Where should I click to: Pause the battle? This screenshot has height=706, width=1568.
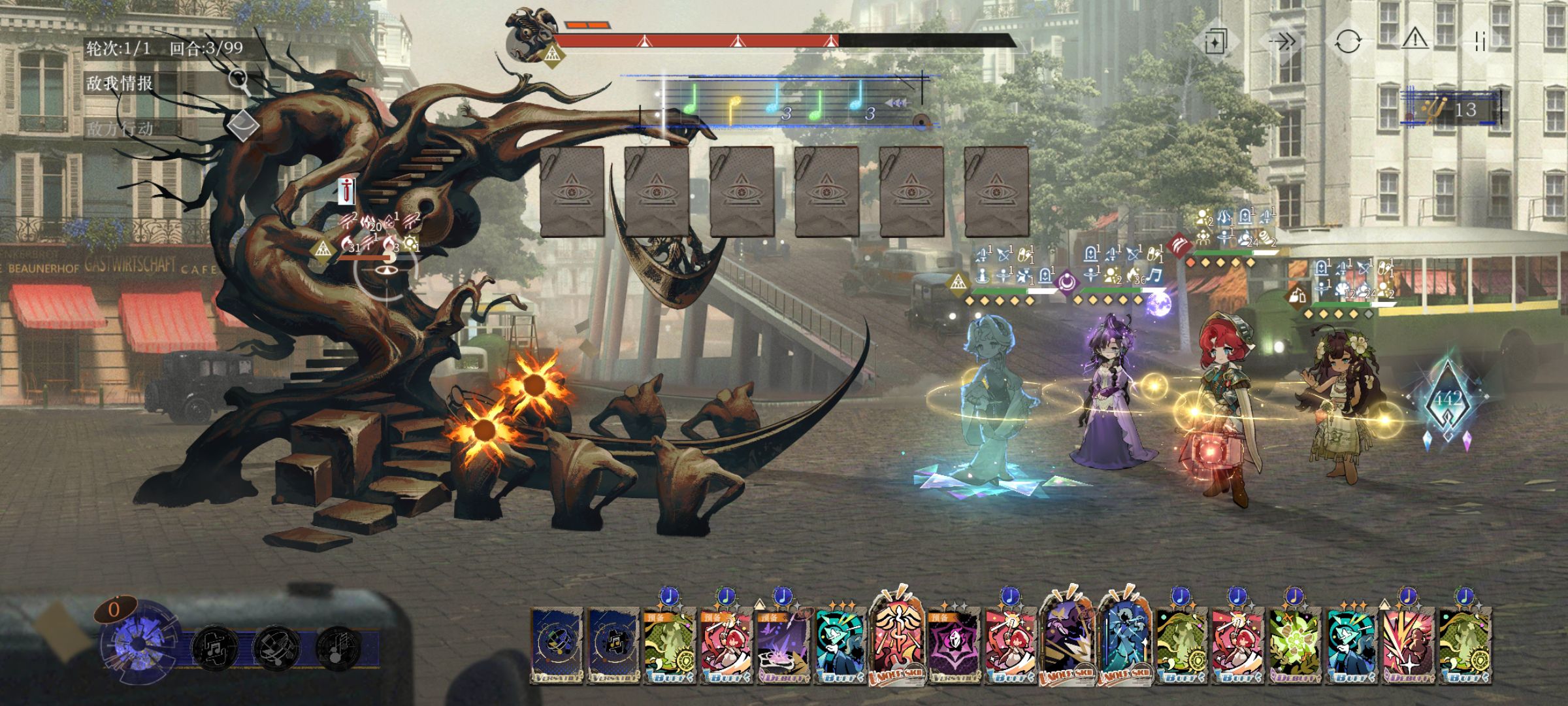coord(1481,42)
